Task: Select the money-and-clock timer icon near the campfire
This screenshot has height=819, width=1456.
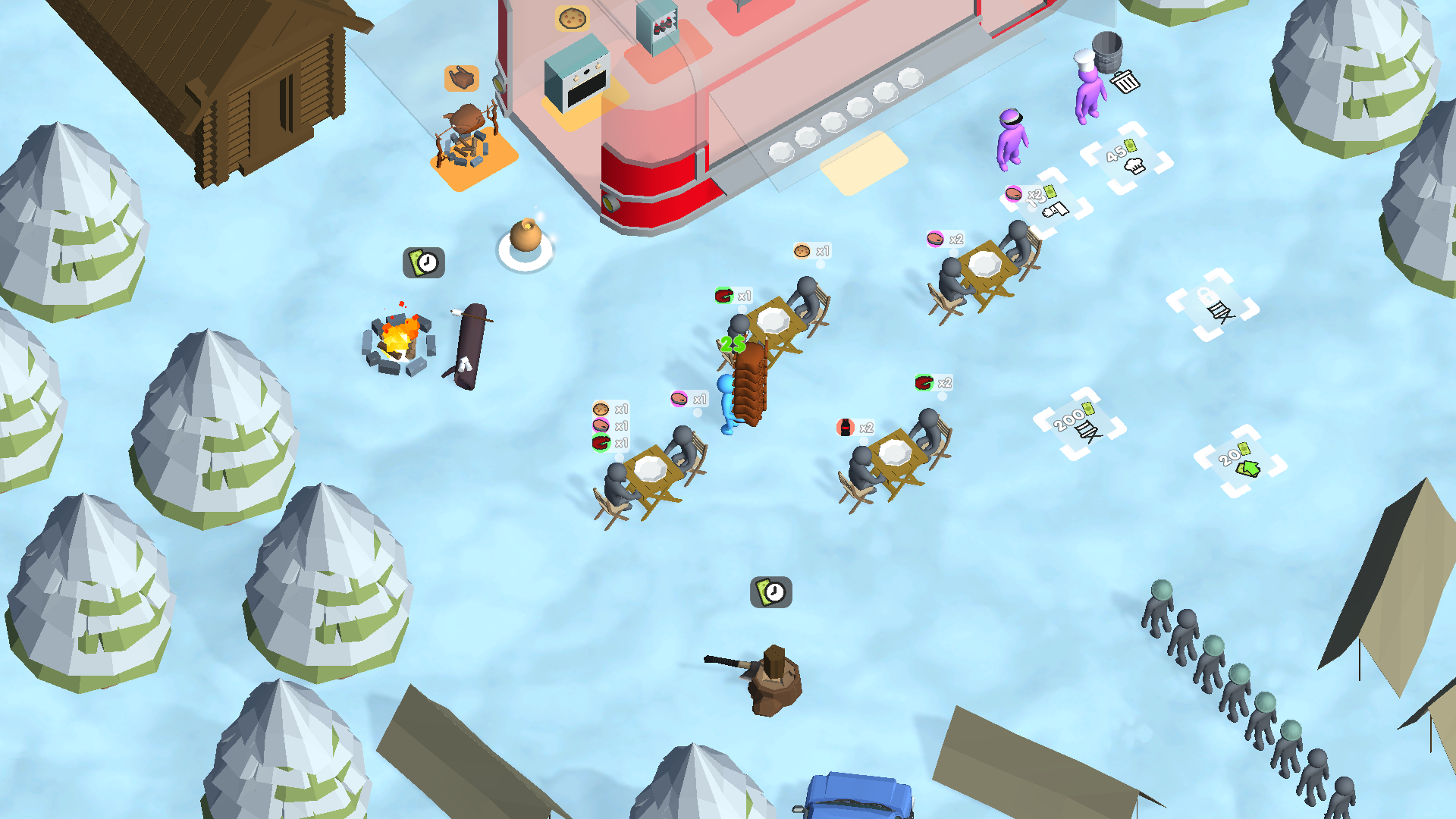Action: point(423,262)
